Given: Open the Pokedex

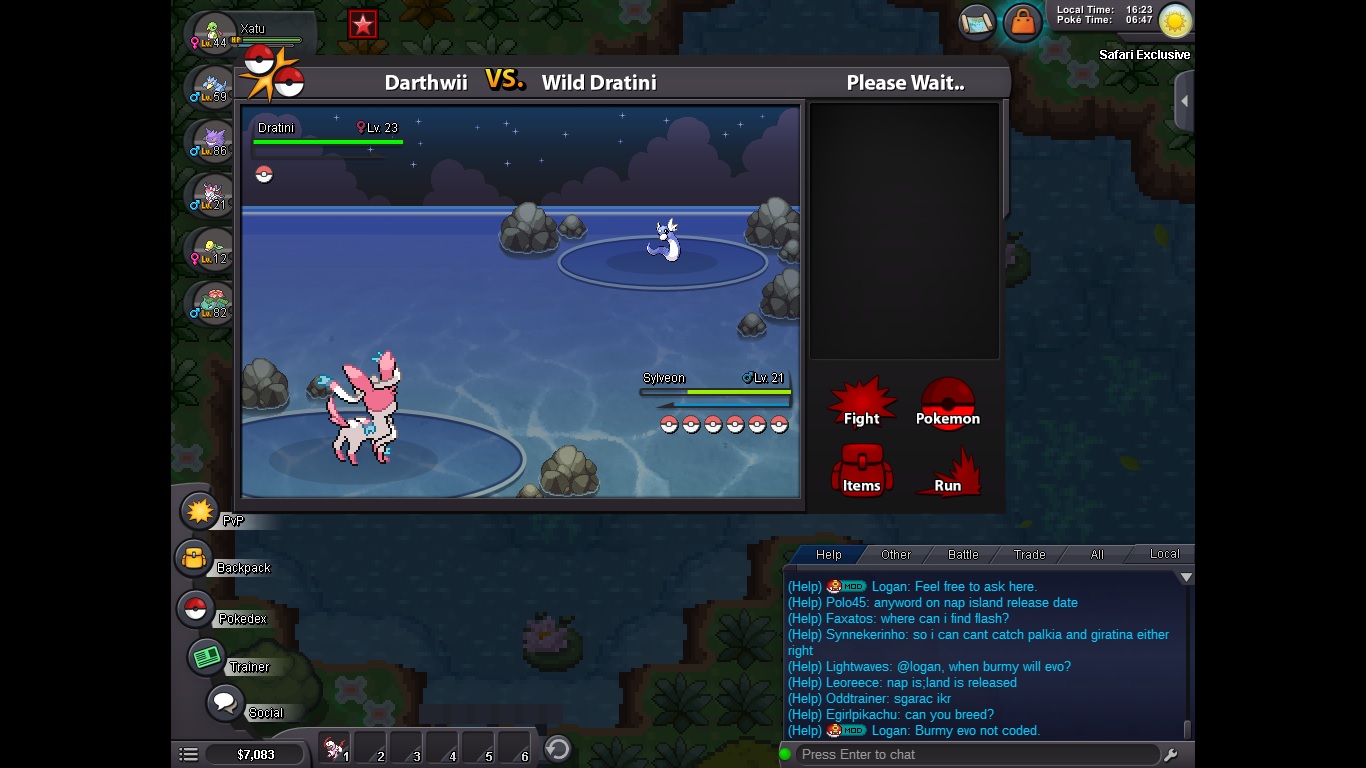Looking at the screenshot, I should [196, 609].
